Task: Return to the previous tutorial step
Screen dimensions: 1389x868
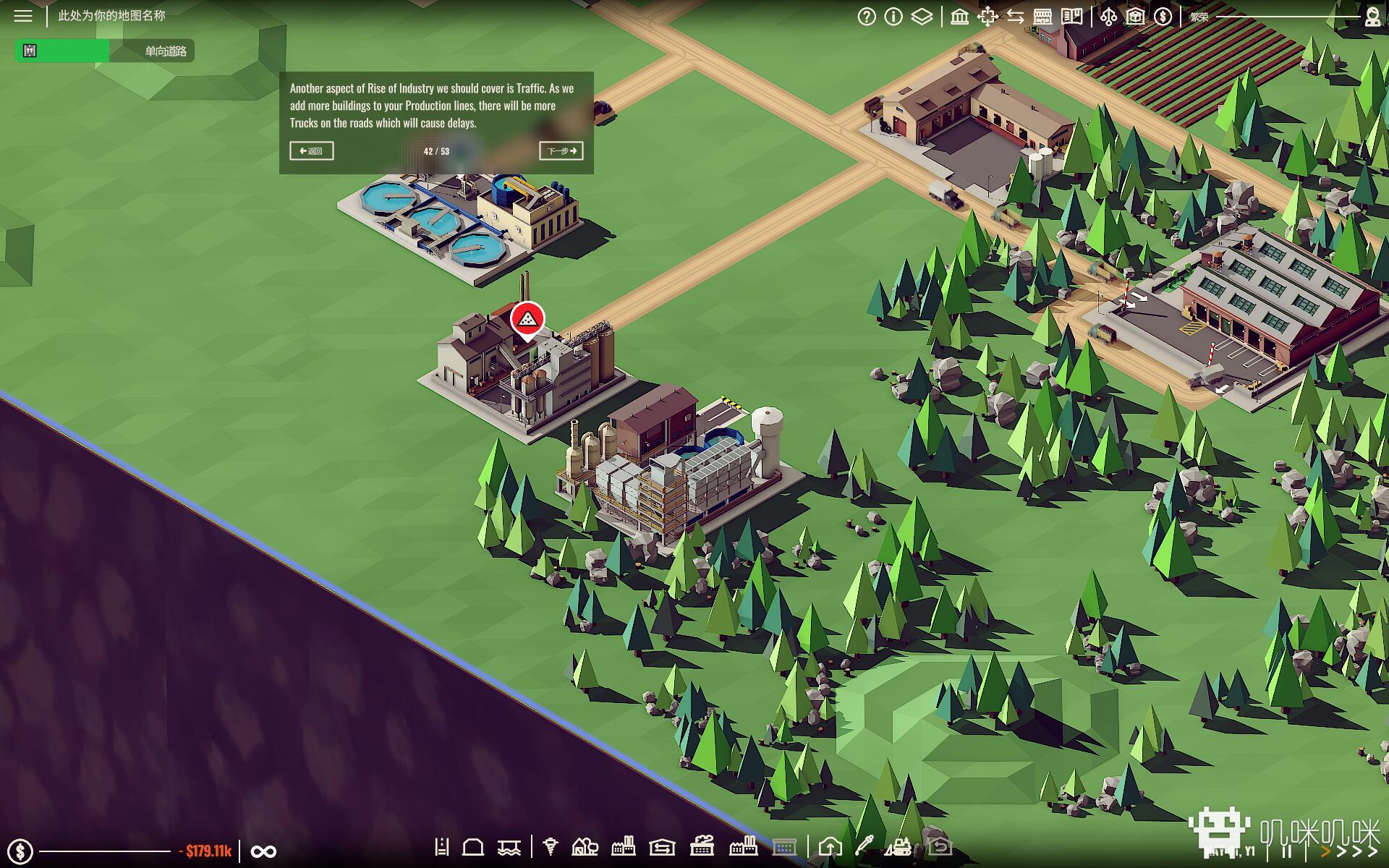Action: [312, 151]
